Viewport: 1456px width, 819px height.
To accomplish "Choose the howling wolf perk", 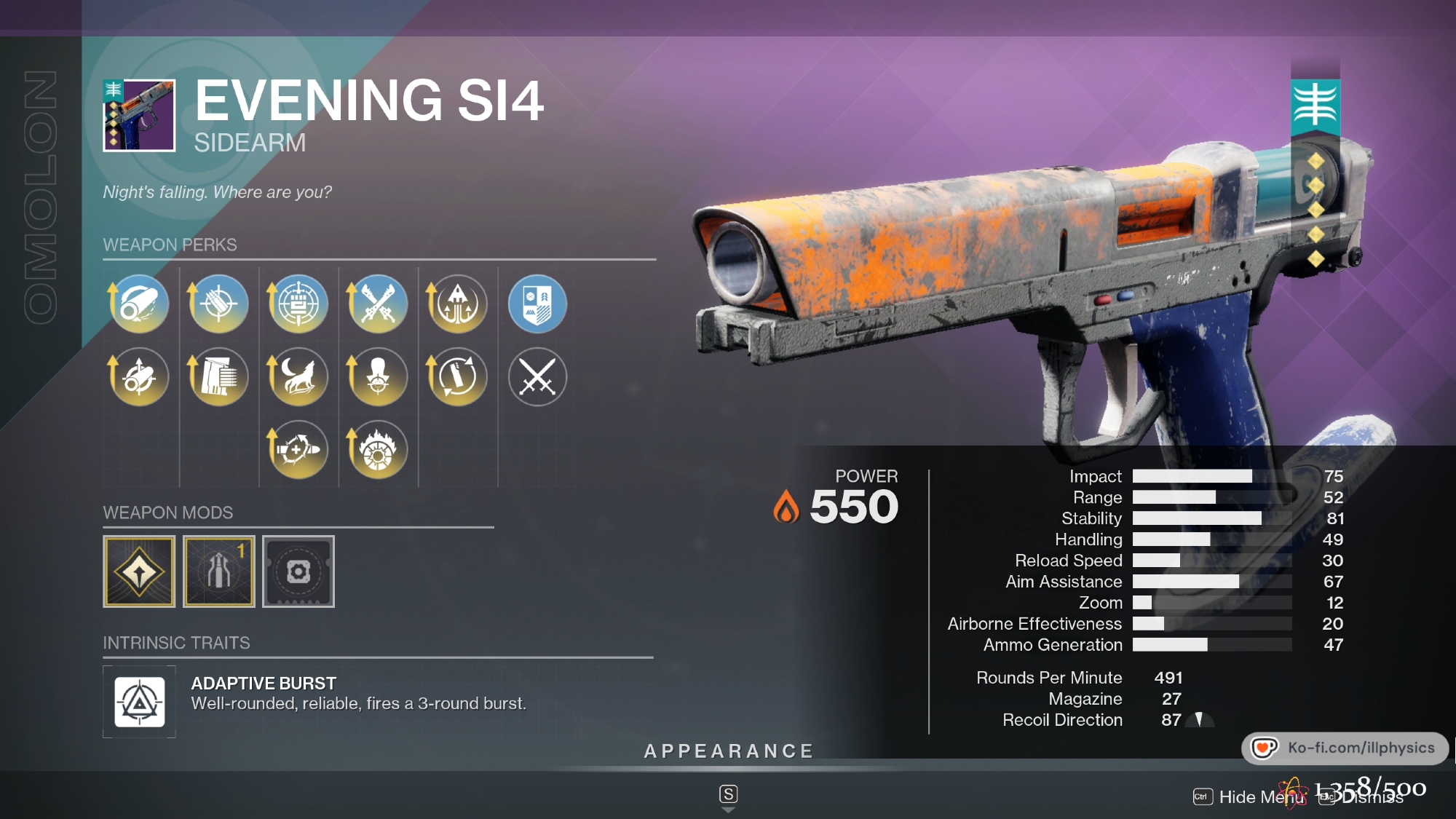I will [298, 376].
